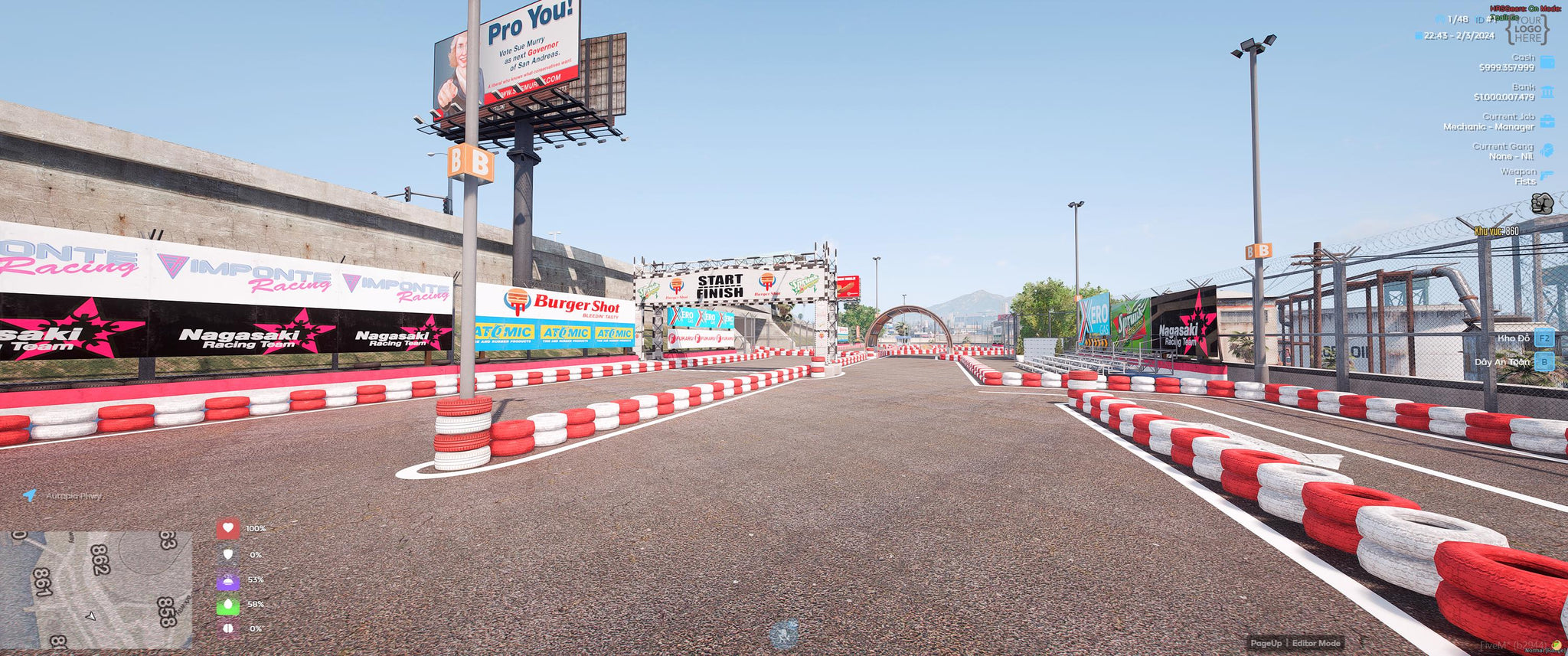Click the Your Logo Here placeholder
Viewport: 1568px width, 656px height.
click(1527, 30)
